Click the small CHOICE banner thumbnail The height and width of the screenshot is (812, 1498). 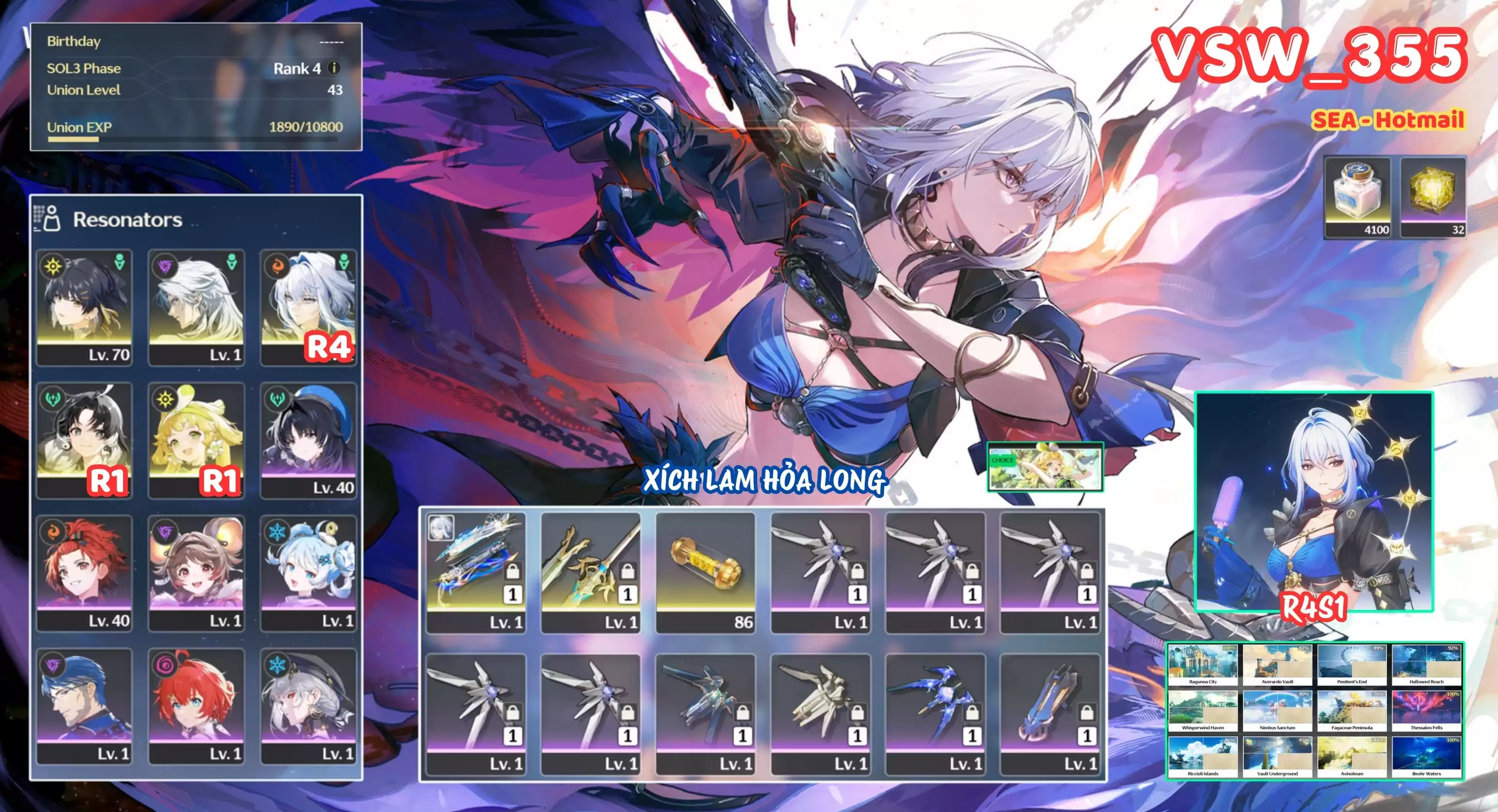pyautogui.click(x=1045, y=467)
